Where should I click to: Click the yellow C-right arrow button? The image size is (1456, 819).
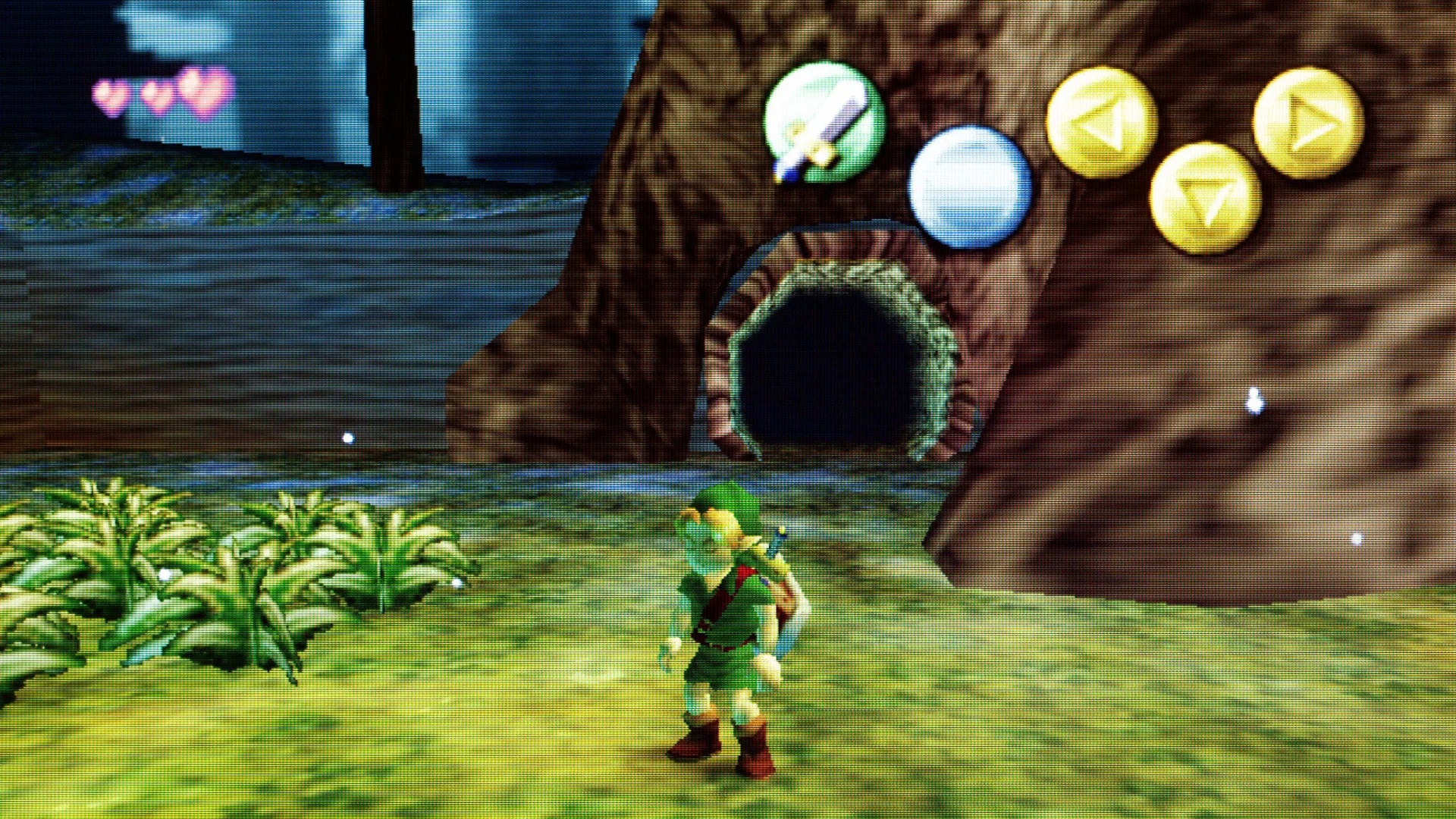(1308, 121)
